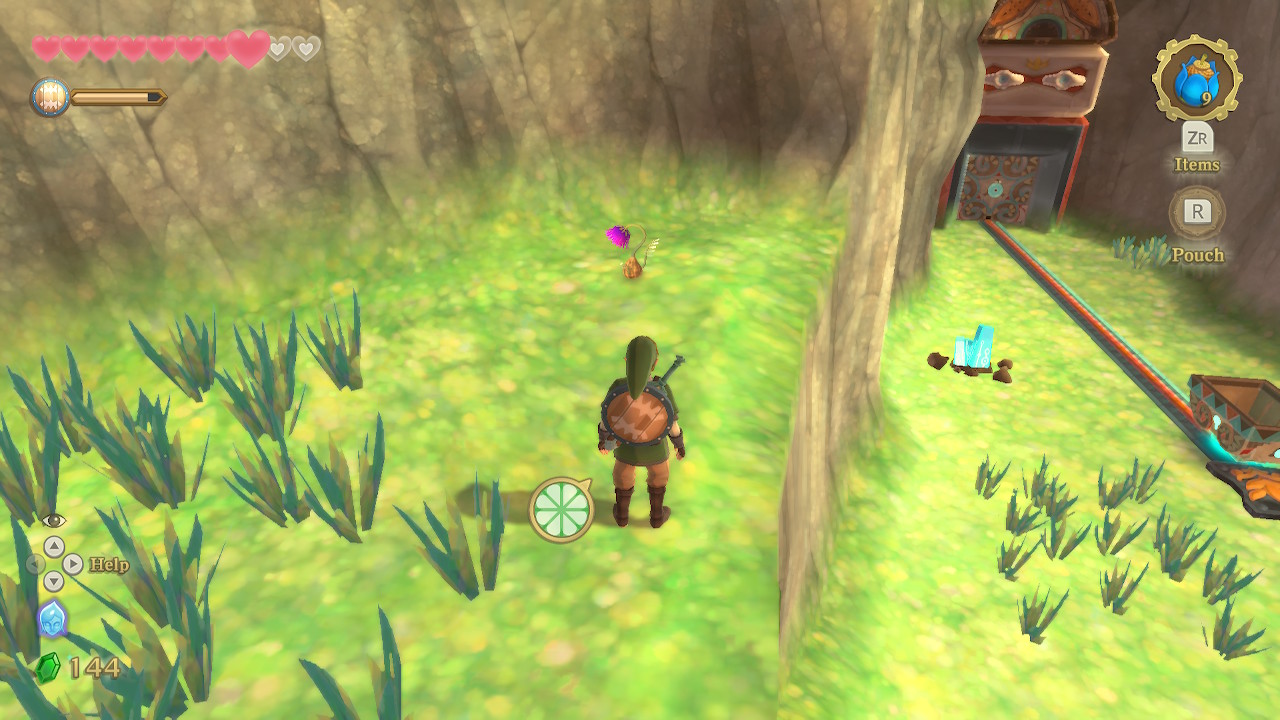The width and height of the screenshot is (1280, 720).
Task: Open the Items label
Action: click(1196, 165)
